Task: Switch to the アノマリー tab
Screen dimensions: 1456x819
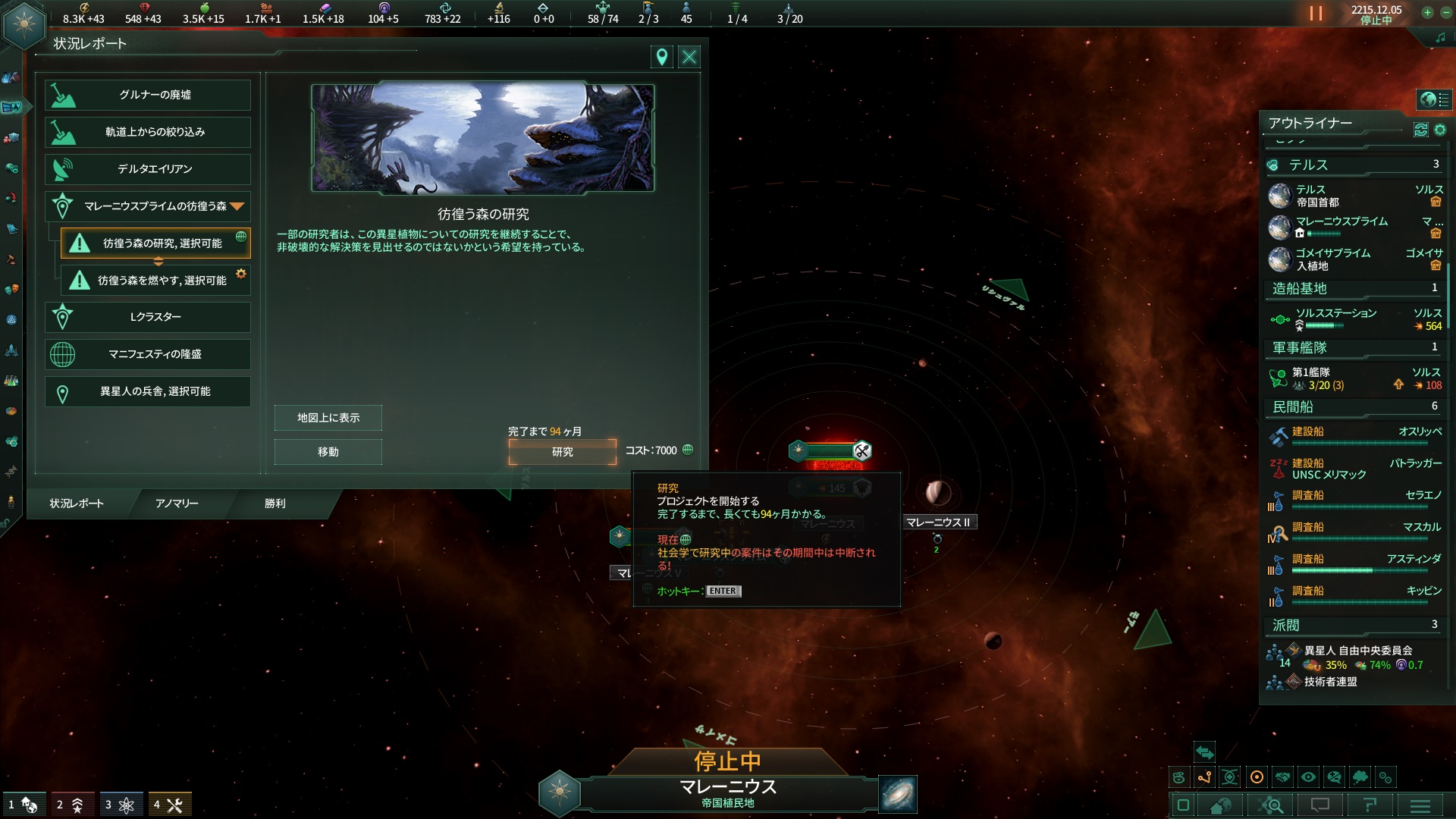Action: pos(177,504)
